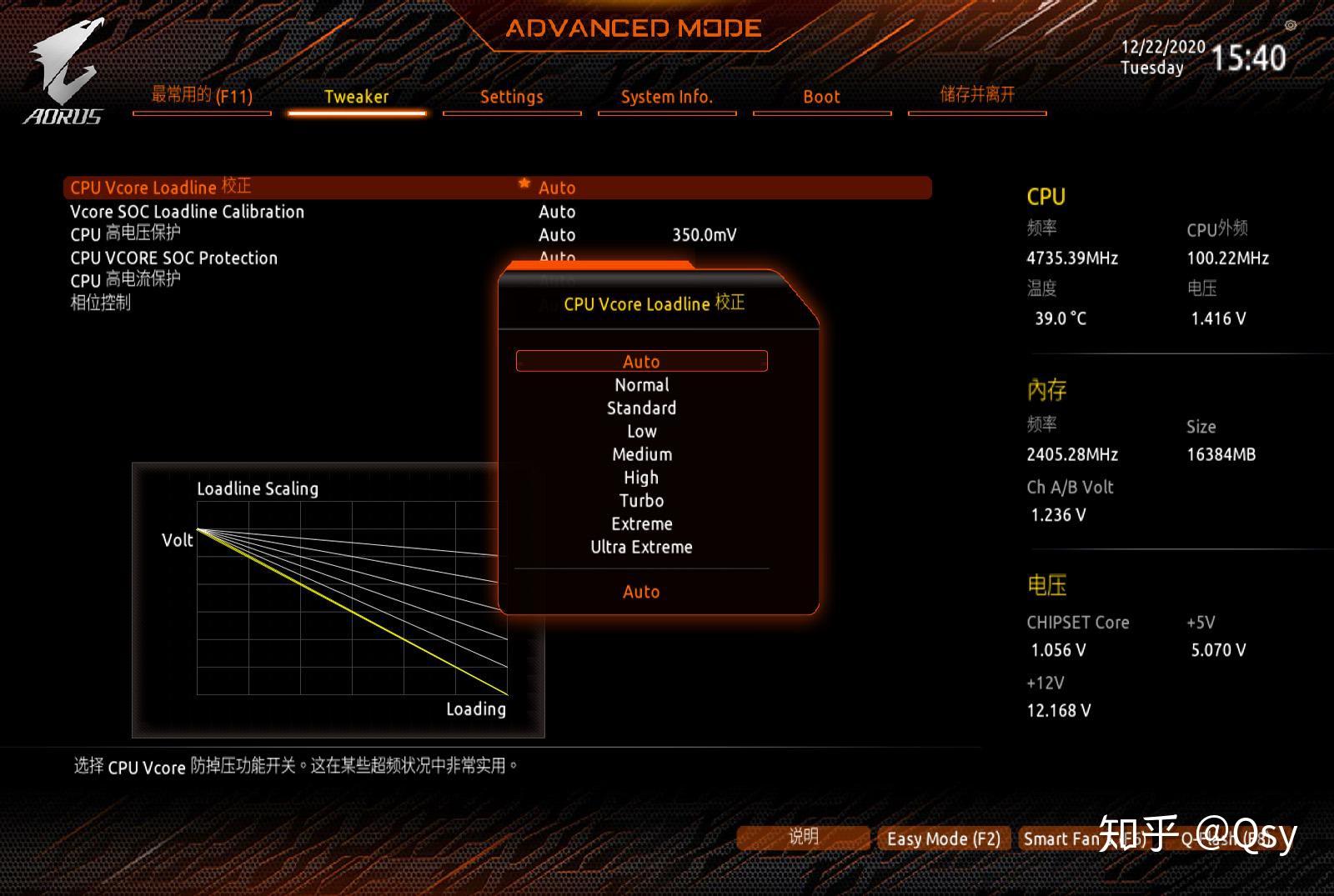Viewport: 1334px width, 896px height.
Task: Select the highlighted Auto option in popup
Action: tap(641, 362)
